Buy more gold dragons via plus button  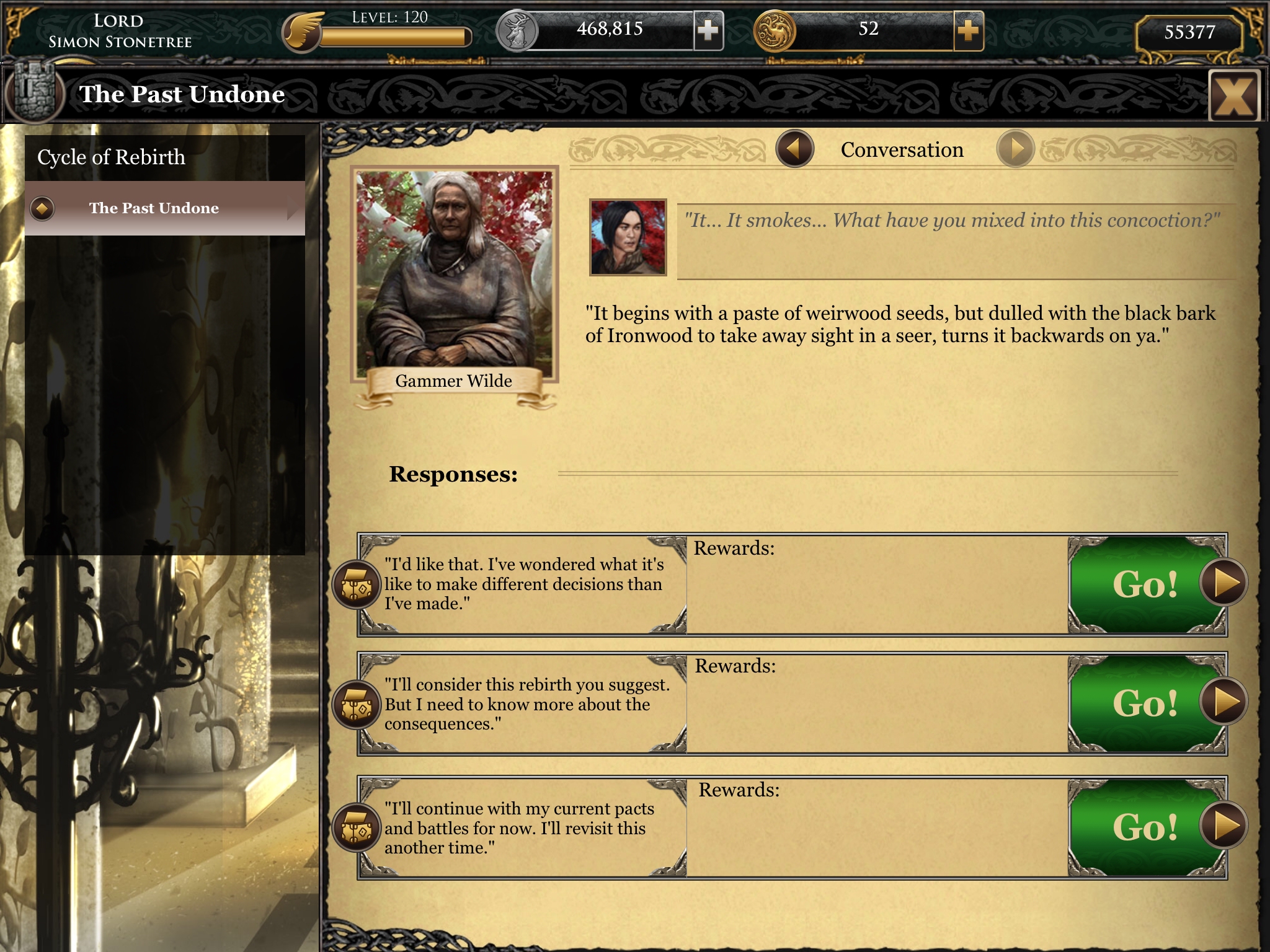coord(968,30)
